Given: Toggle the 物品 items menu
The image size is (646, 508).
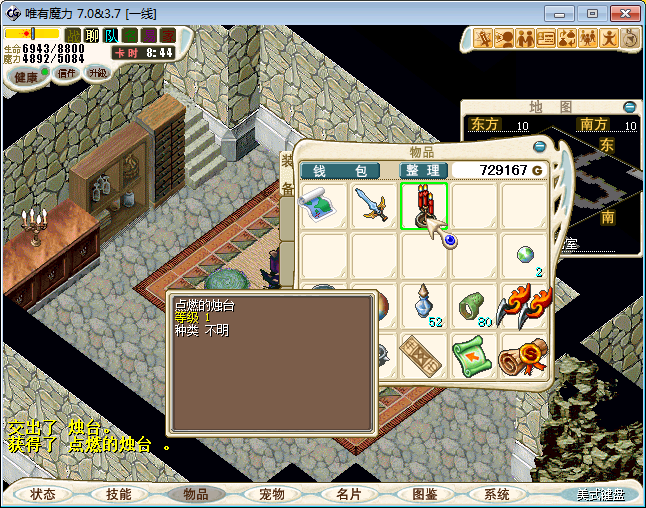Looking at the screenshot, I should coord(195,494).
